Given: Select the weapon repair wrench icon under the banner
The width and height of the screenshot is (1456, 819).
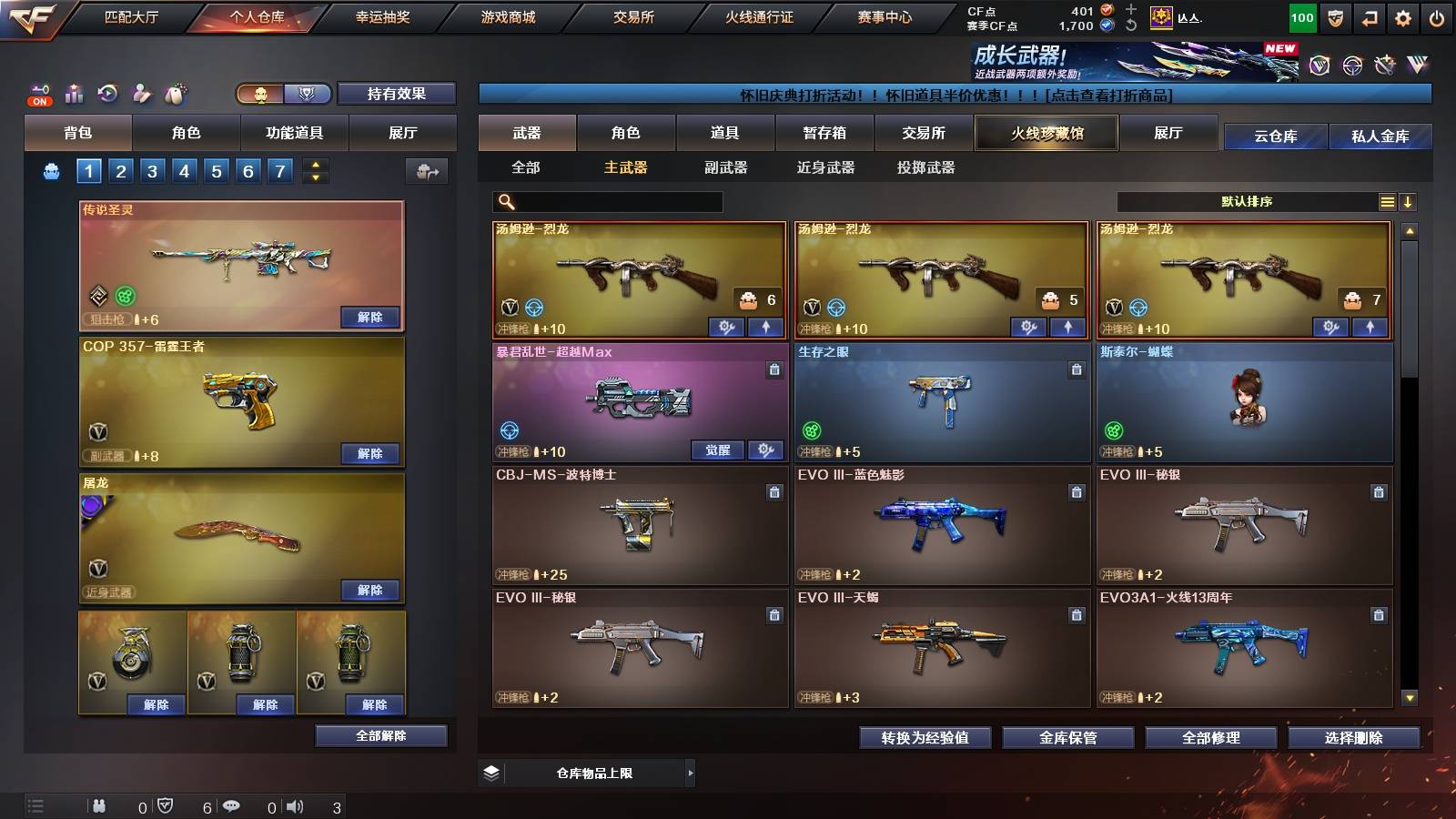Looking at the screenshot, I should (1384, 65).
